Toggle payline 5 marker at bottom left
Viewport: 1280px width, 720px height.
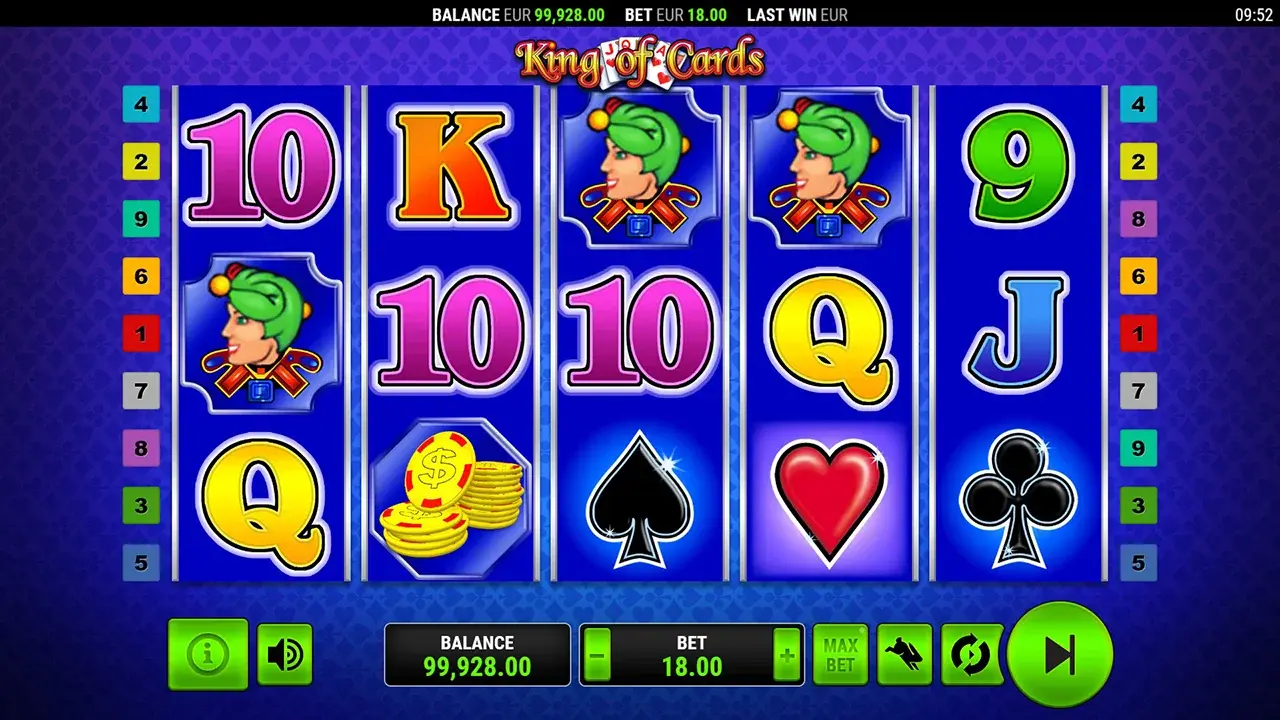point(140,564)
